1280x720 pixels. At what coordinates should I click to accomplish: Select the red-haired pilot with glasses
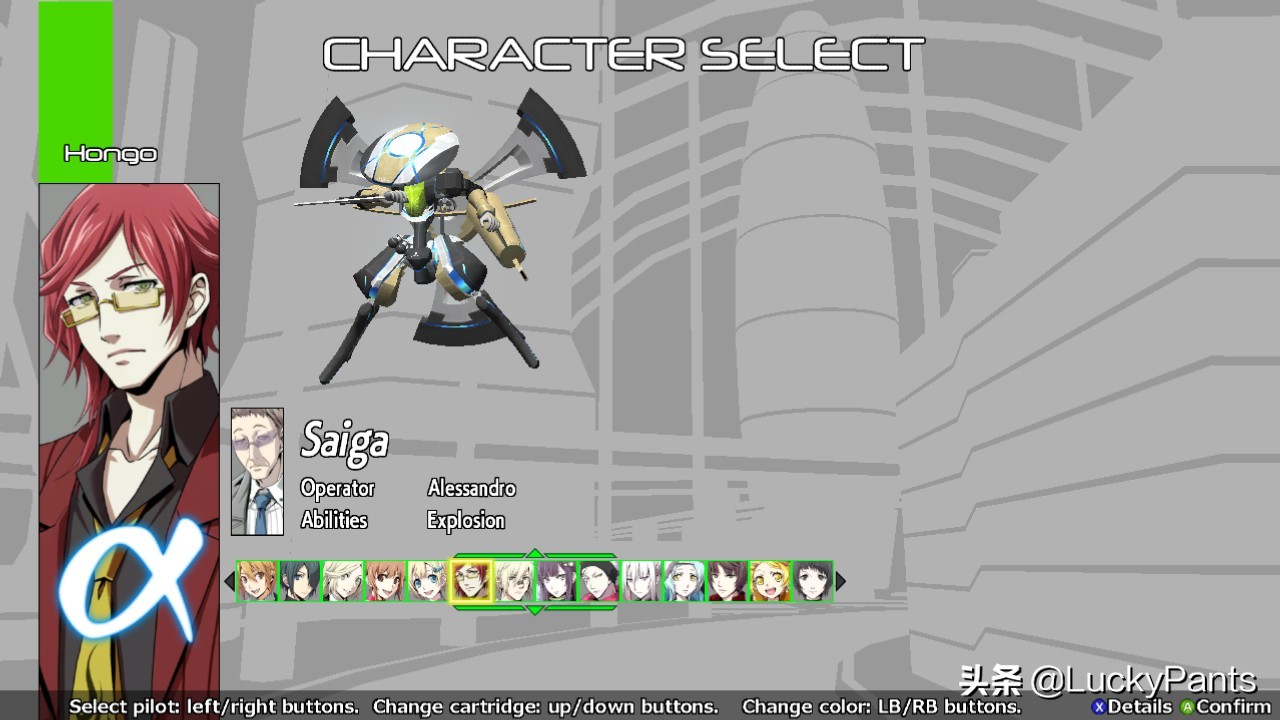click(471, 581)
